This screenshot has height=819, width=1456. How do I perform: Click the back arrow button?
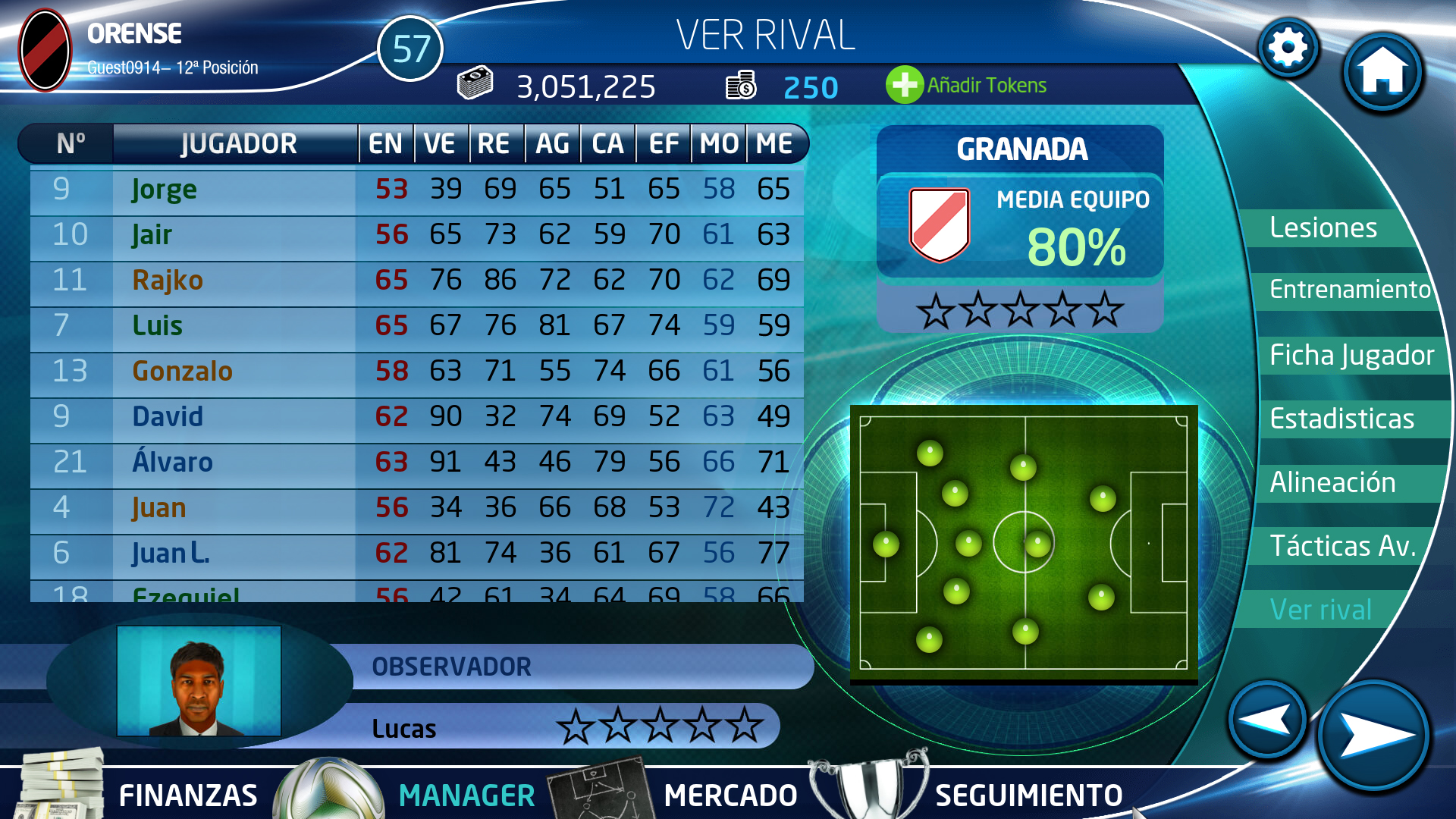pos(1267,719)
